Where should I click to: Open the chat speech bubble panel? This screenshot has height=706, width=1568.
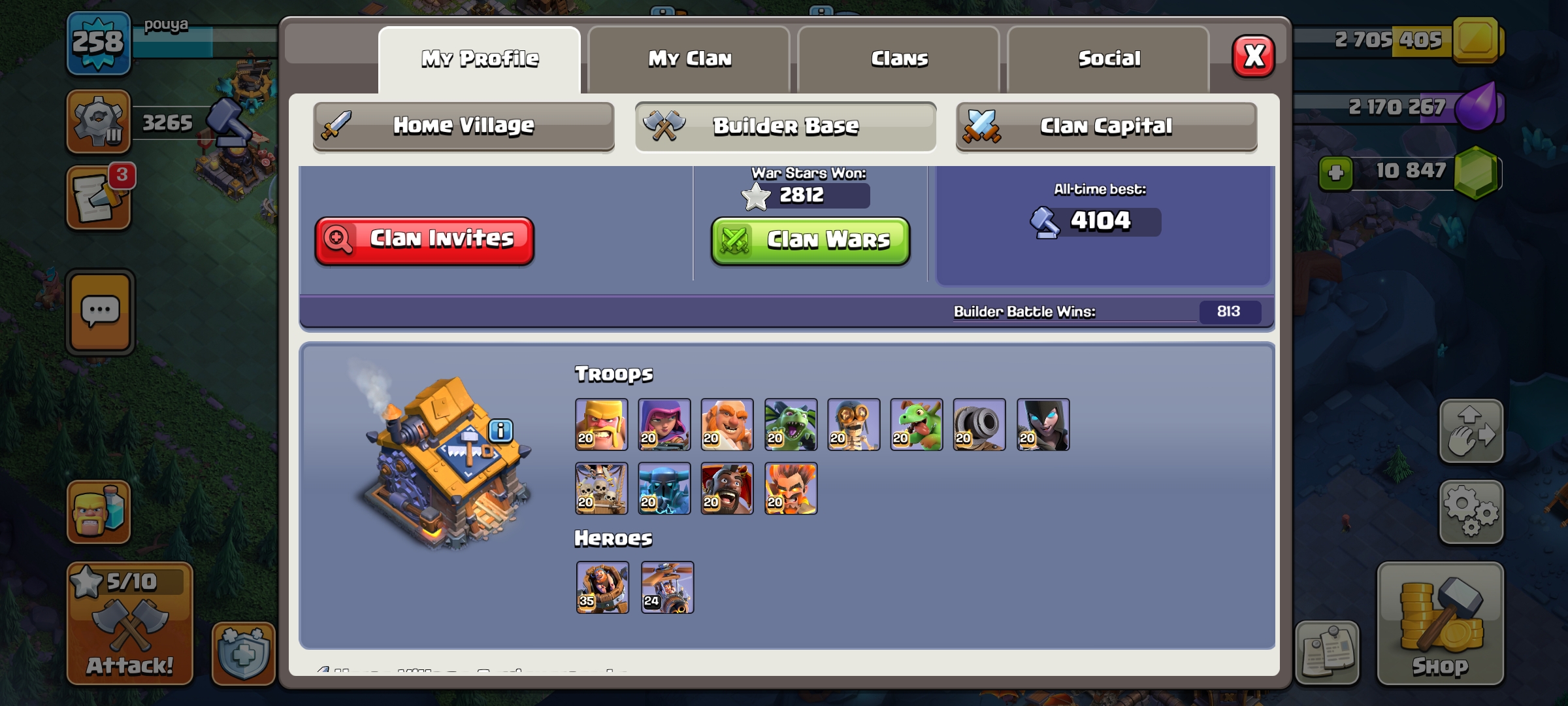click(x=100, y=312)
